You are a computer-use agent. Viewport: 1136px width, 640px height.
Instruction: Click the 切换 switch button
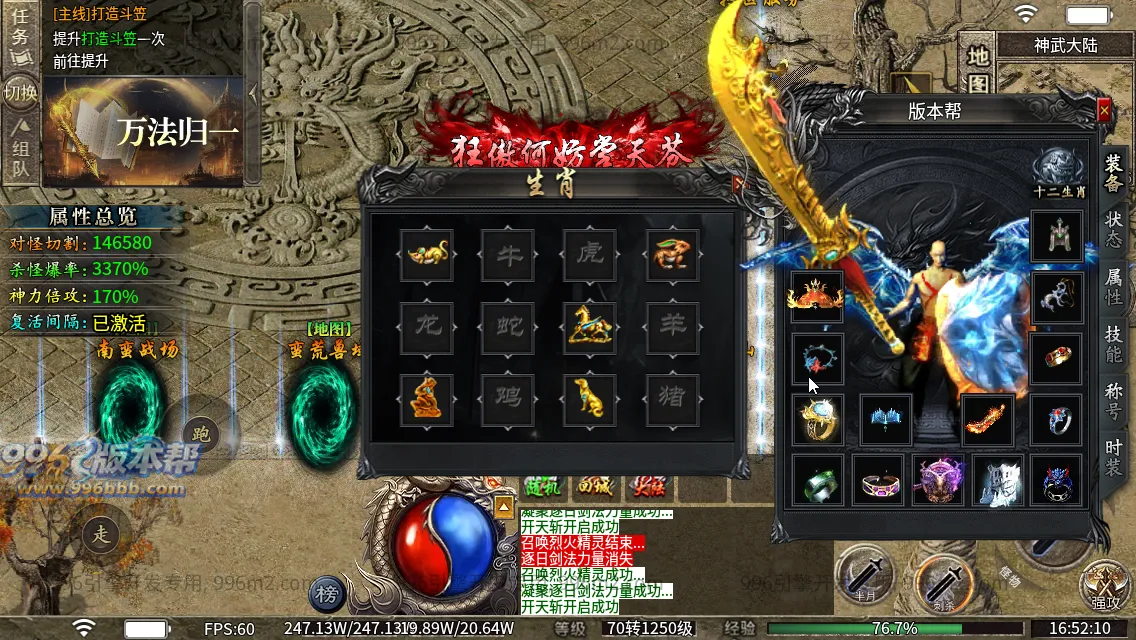pyautogui.click(x=20, y=94)
